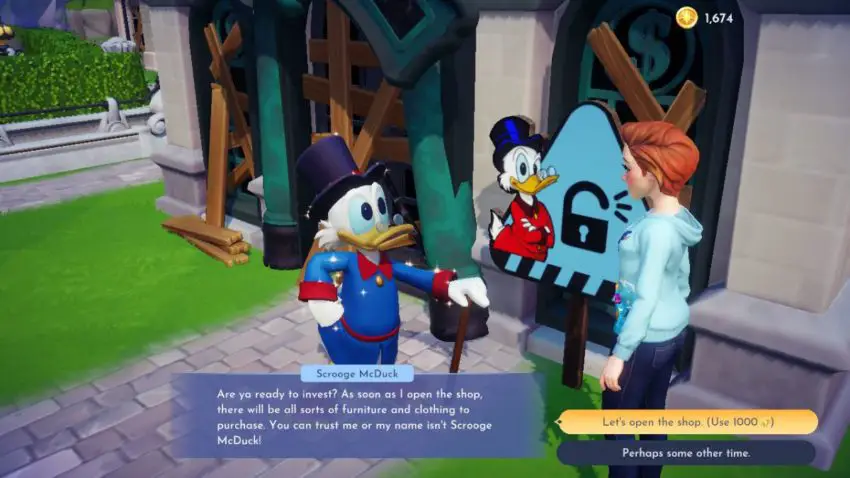Choose "Let's open the shop" reply
This screenshot has height=478, width=850.
pyautogui.click(x=687, y=422)
